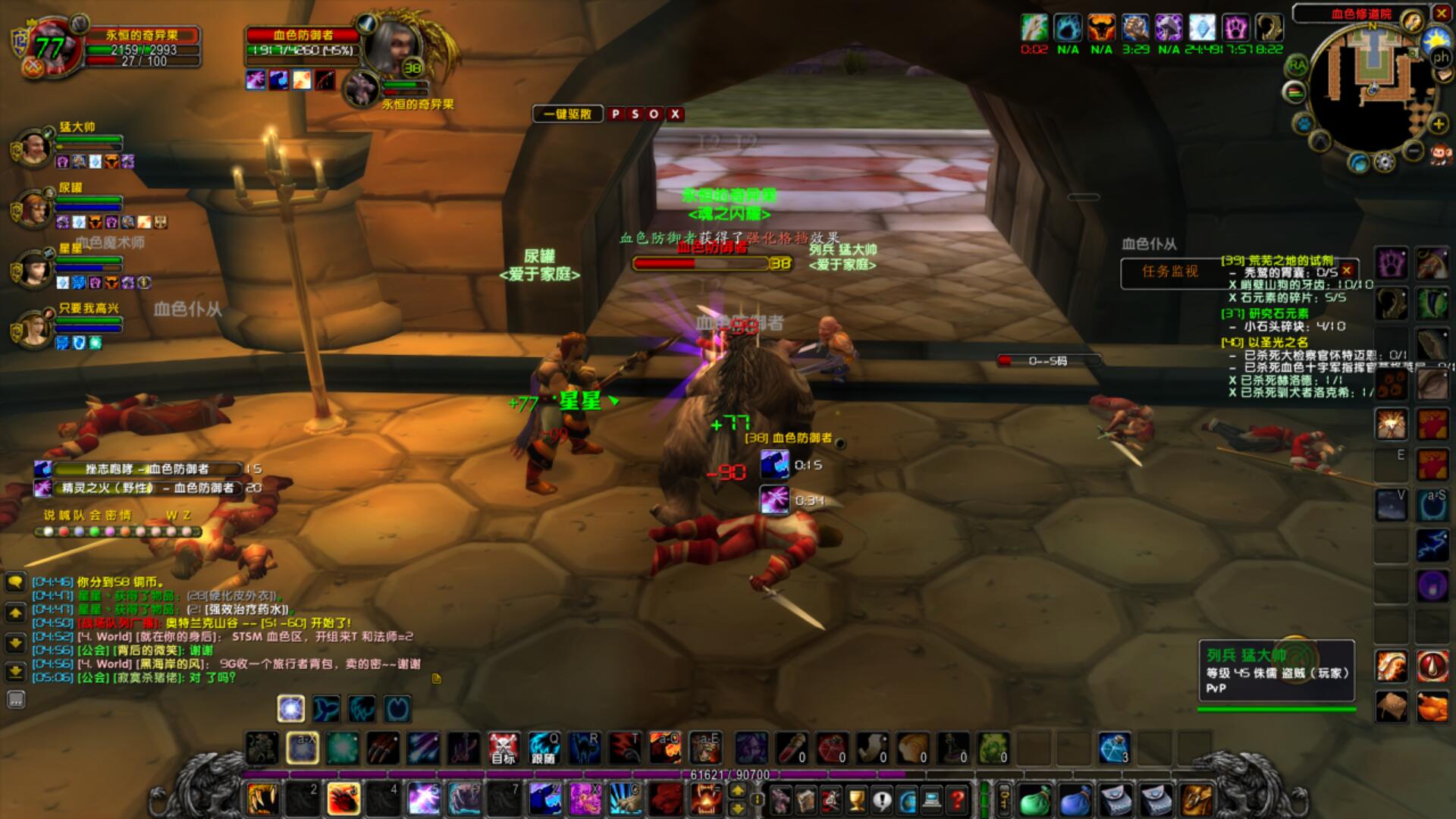Screen dimensions: 1456x819
Task: Activate the 跟随 follow macro button
Action: pos(544,748)
